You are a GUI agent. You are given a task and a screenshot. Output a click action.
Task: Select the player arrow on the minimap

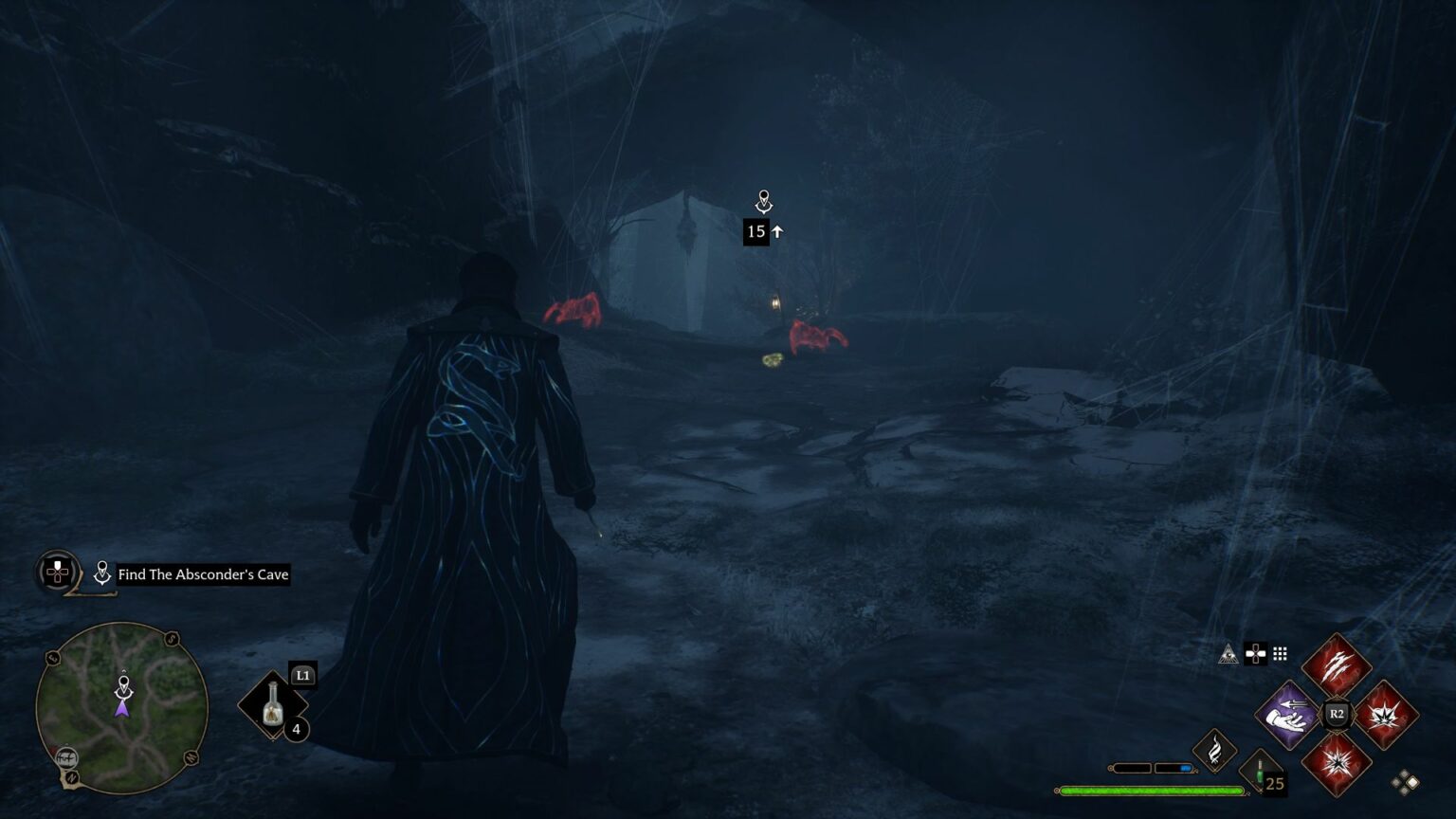123,709
